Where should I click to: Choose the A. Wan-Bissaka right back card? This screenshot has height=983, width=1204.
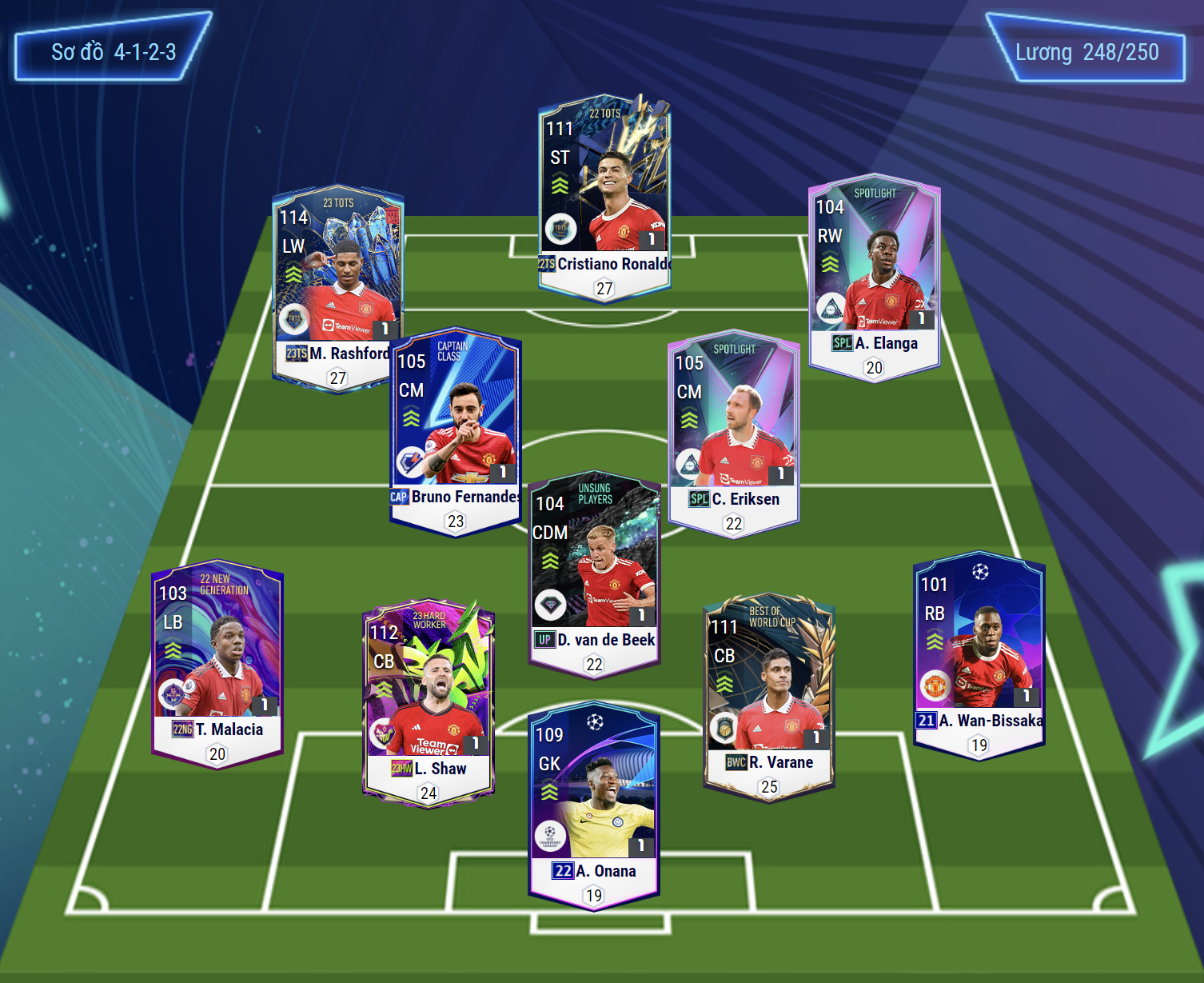point(979,654)
